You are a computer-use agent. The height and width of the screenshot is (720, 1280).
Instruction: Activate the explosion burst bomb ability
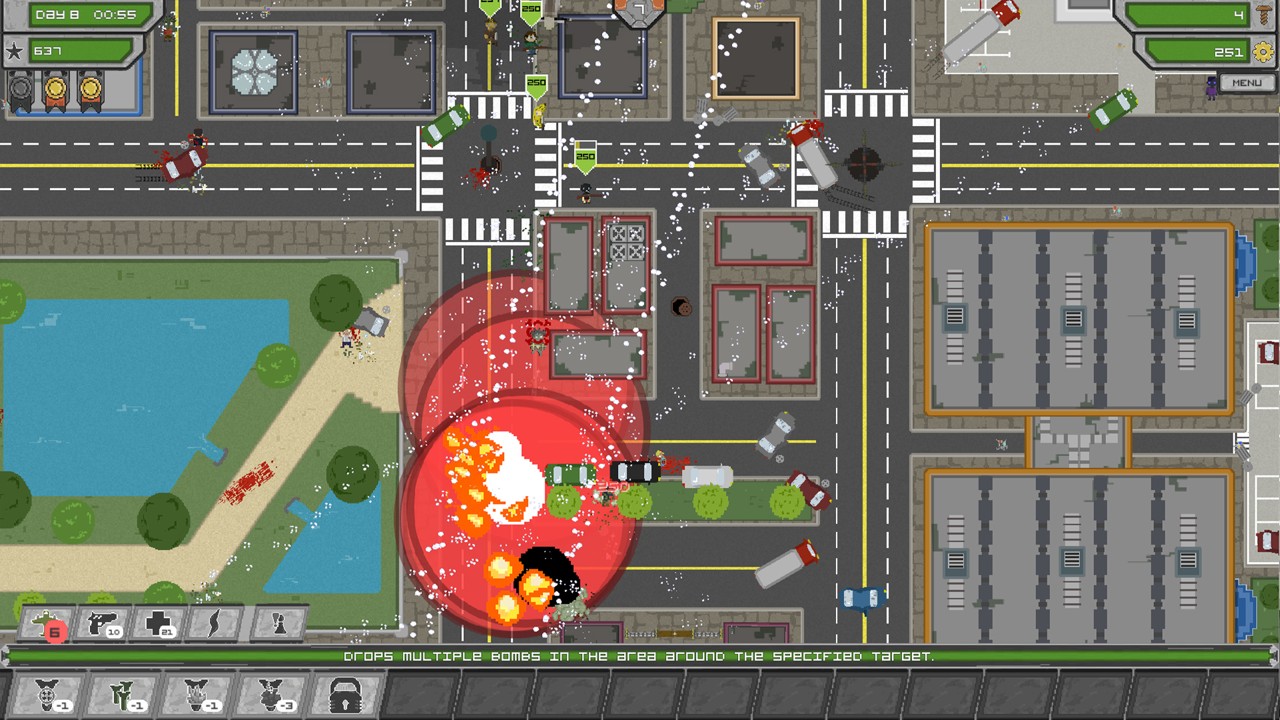click(196, 693)
